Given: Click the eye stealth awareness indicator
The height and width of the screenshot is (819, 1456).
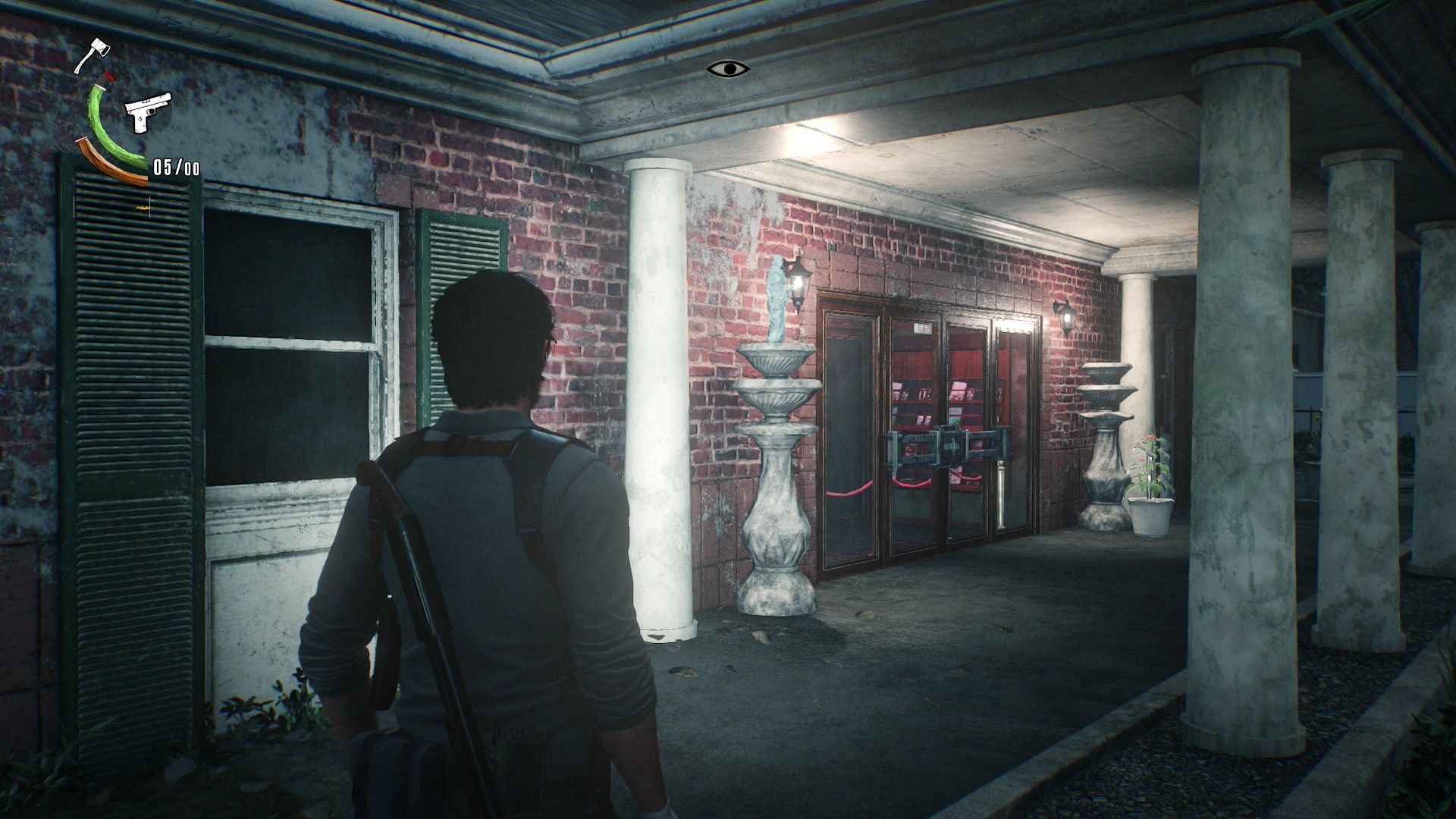Looking at the screenshot, I should (728, 69).
